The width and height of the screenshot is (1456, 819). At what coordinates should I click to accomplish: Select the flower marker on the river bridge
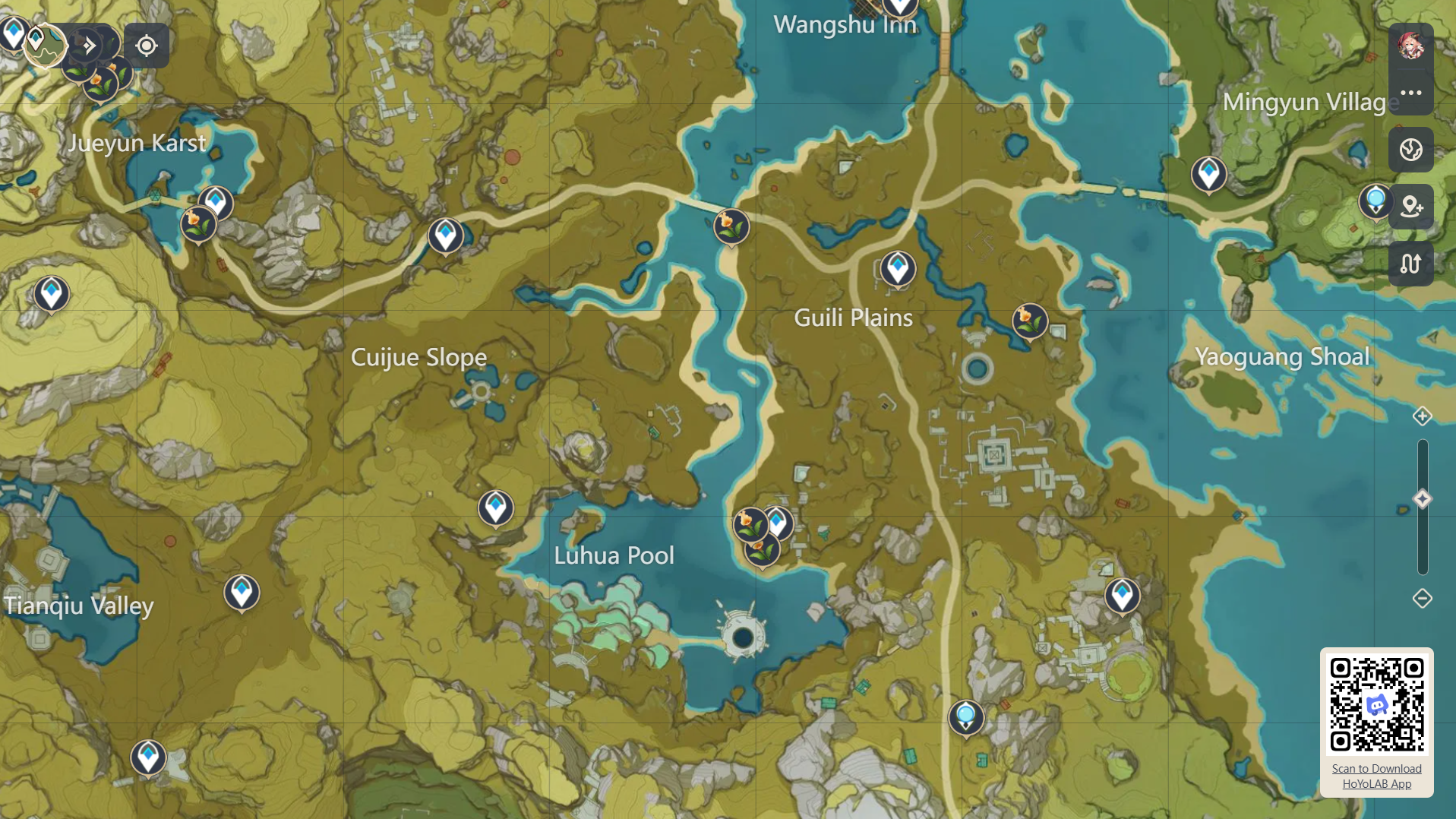point(731,226)
